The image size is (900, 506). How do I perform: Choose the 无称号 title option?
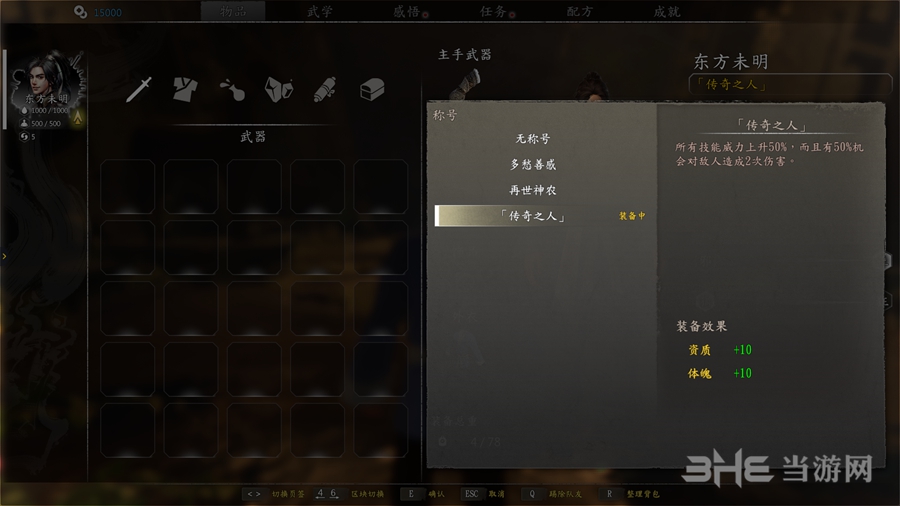(532, 139)
